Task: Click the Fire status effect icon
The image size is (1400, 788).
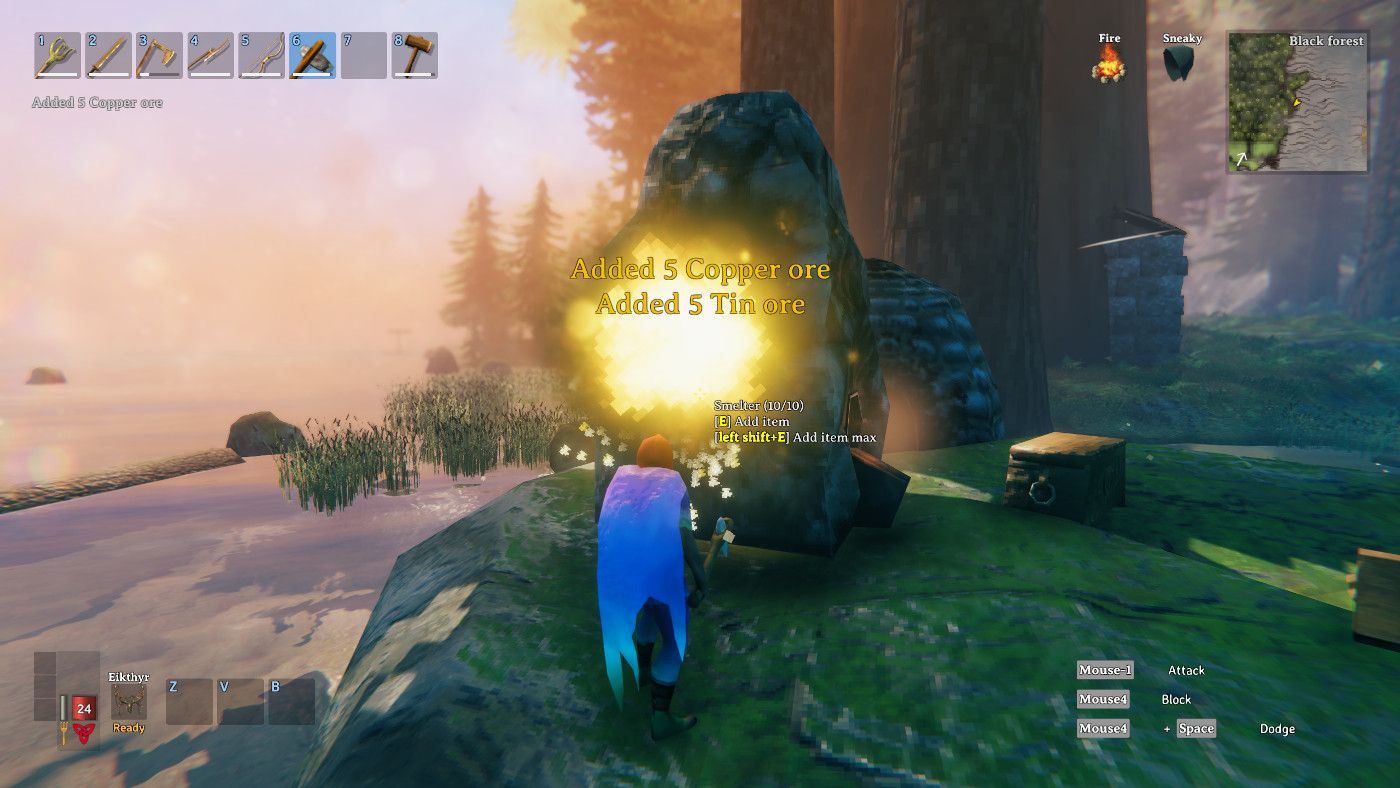Action: click(x=1109, y=62)
